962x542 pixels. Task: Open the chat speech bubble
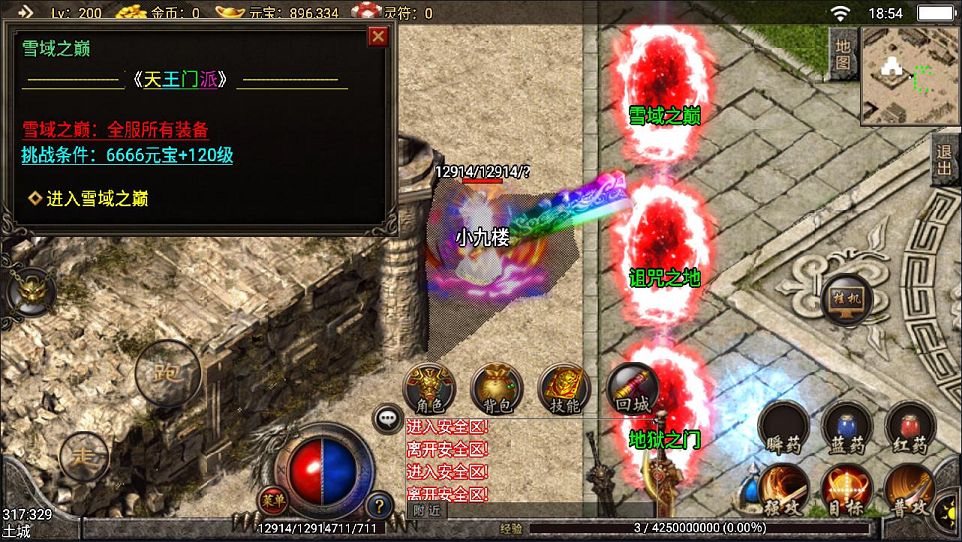tap(386, 418)
